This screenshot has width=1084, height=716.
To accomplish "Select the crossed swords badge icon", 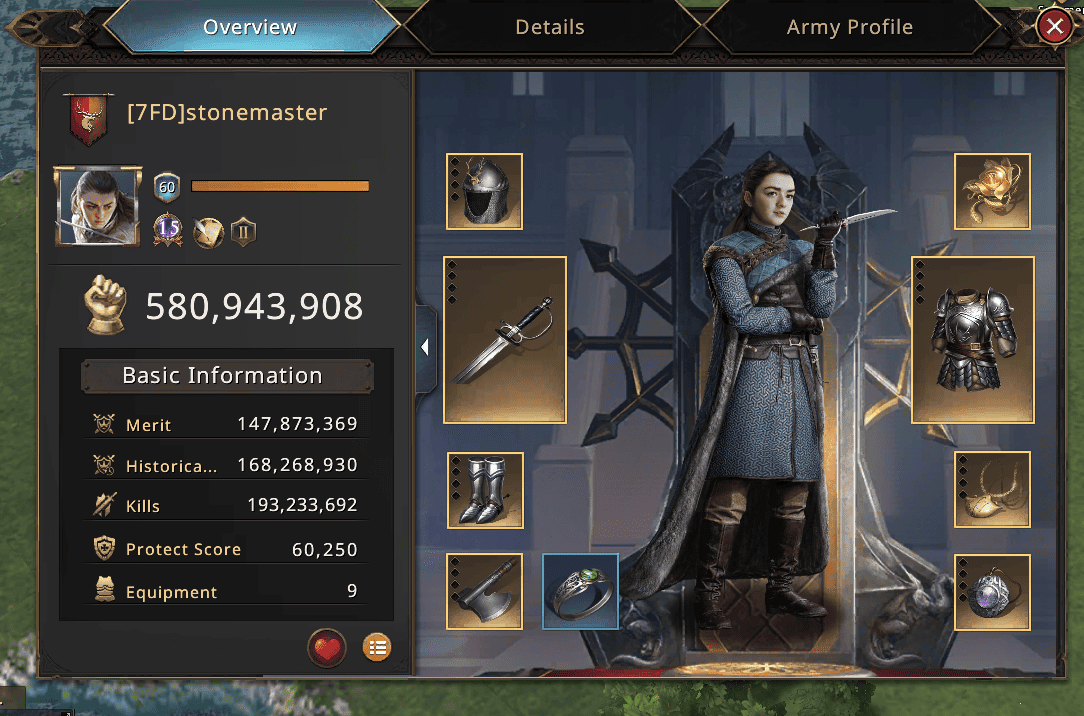I will [x=207, y=233].
